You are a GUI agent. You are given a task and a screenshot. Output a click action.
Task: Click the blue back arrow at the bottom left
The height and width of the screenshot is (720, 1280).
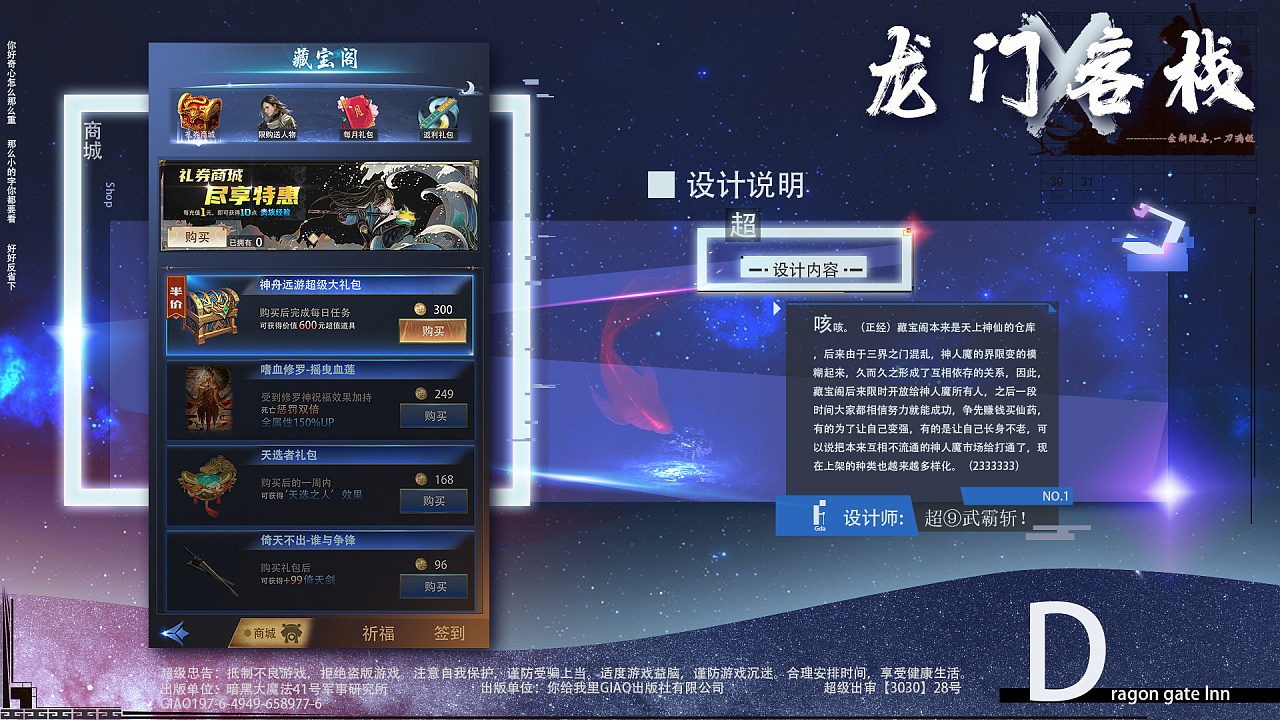pos(175,630)
